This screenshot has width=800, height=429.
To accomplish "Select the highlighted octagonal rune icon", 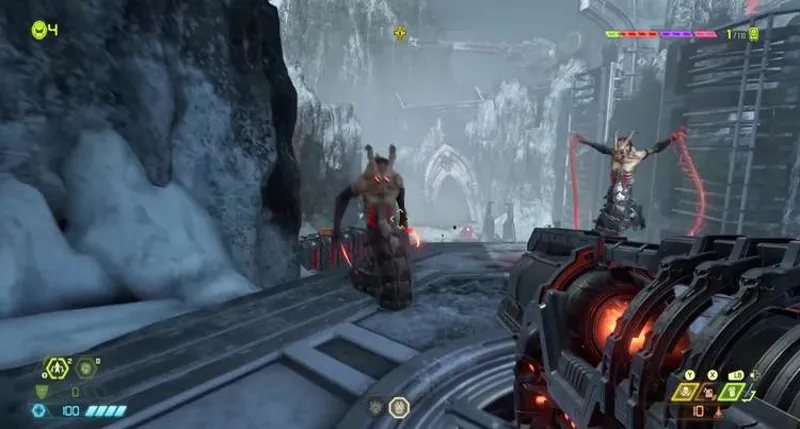I will pos(398,407).
